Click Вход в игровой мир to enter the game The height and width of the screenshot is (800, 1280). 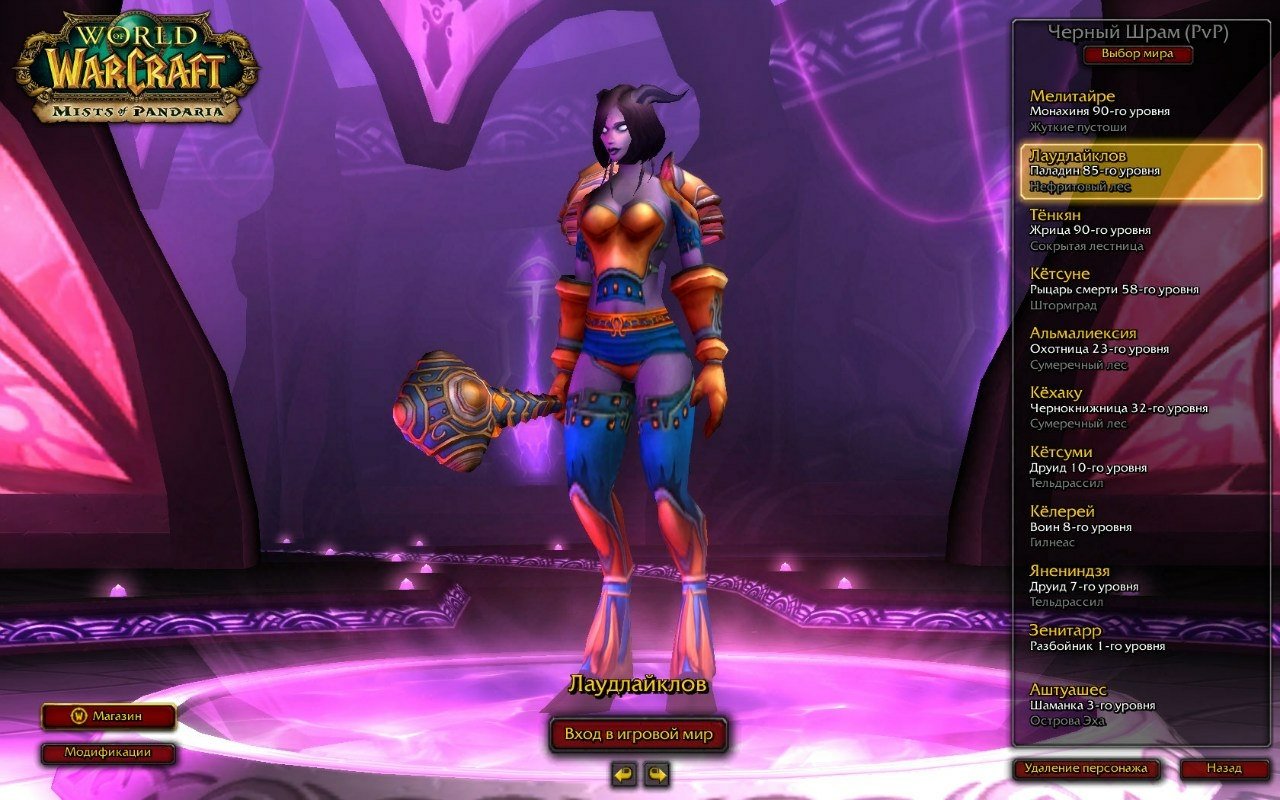point(640,733)
